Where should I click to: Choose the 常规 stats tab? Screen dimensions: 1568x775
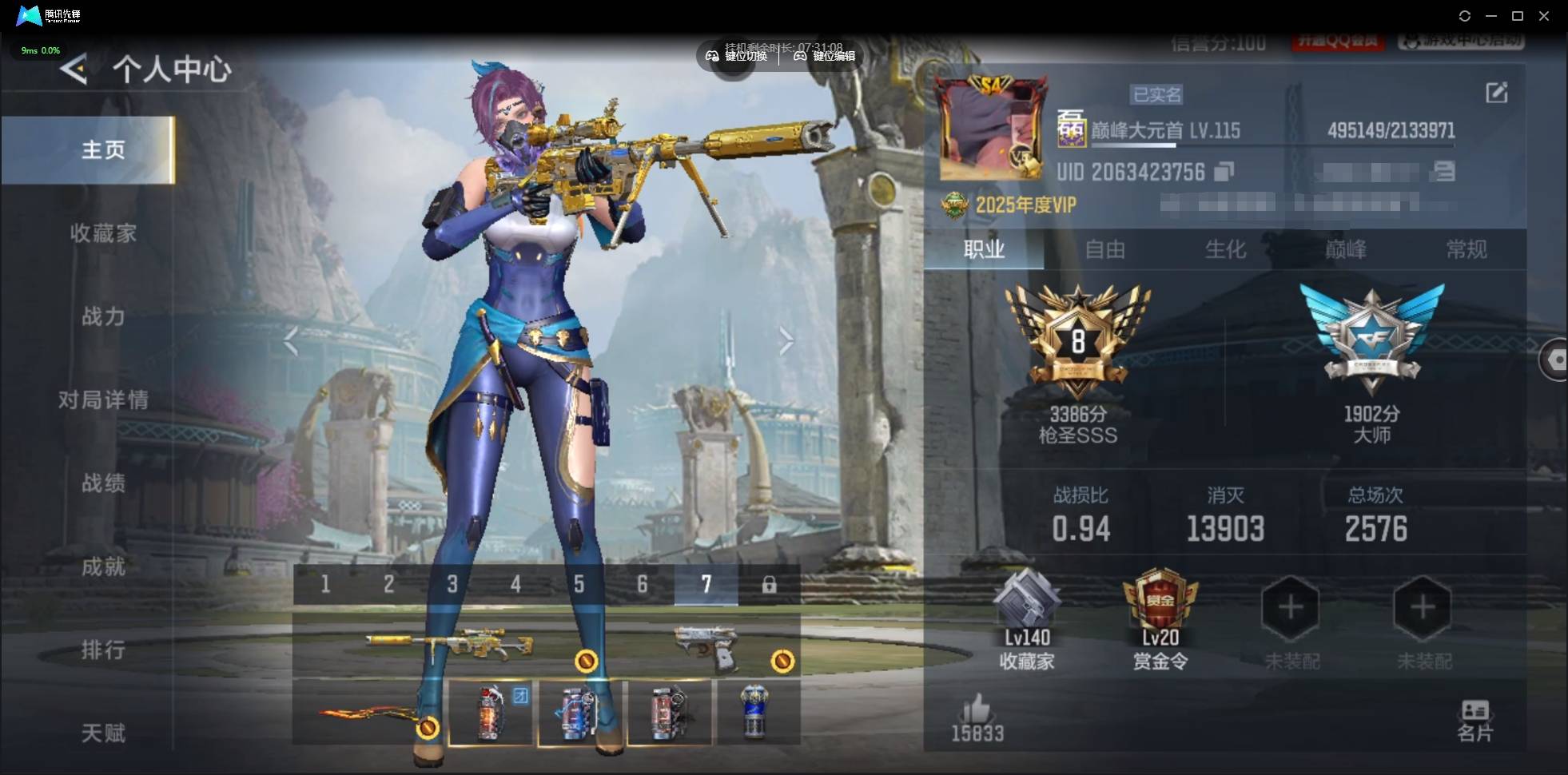pyautogui.click(x=1467, y=250)
